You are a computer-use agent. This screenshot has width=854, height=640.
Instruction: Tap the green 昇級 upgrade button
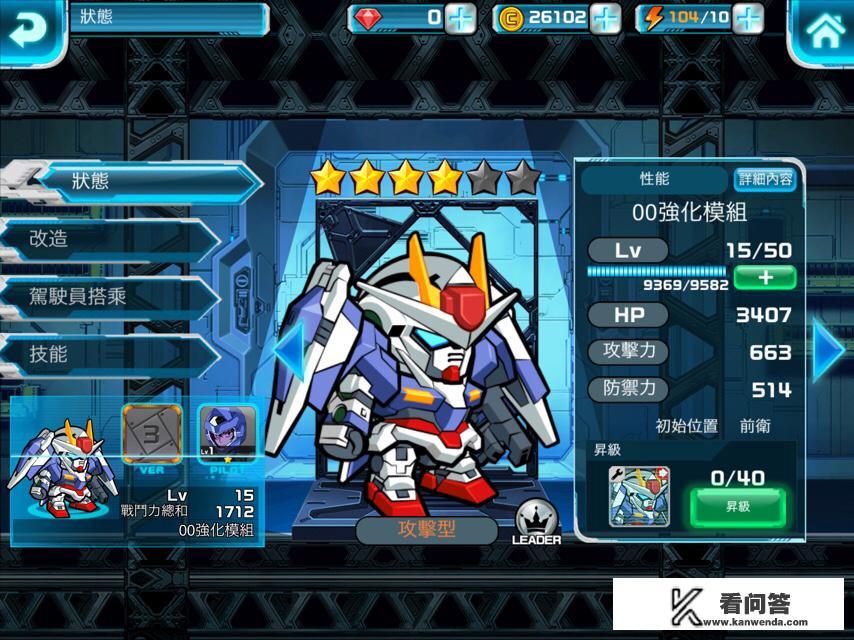[x=738, y=507]
